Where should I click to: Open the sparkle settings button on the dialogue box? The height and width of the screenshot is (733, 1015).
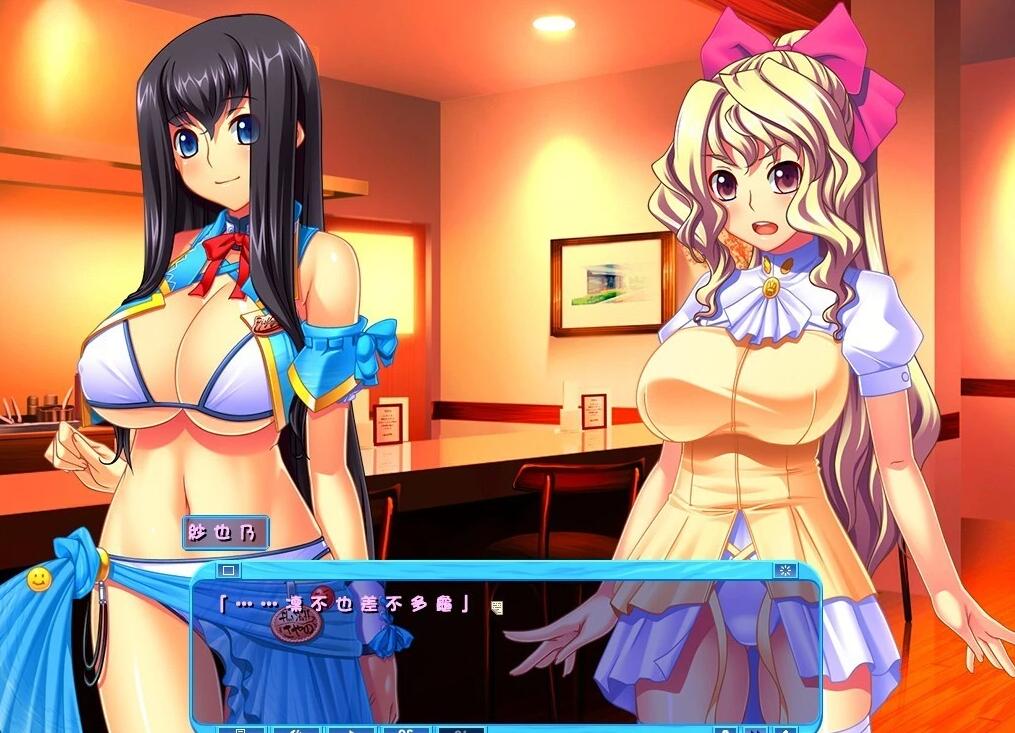click(786, 571)
